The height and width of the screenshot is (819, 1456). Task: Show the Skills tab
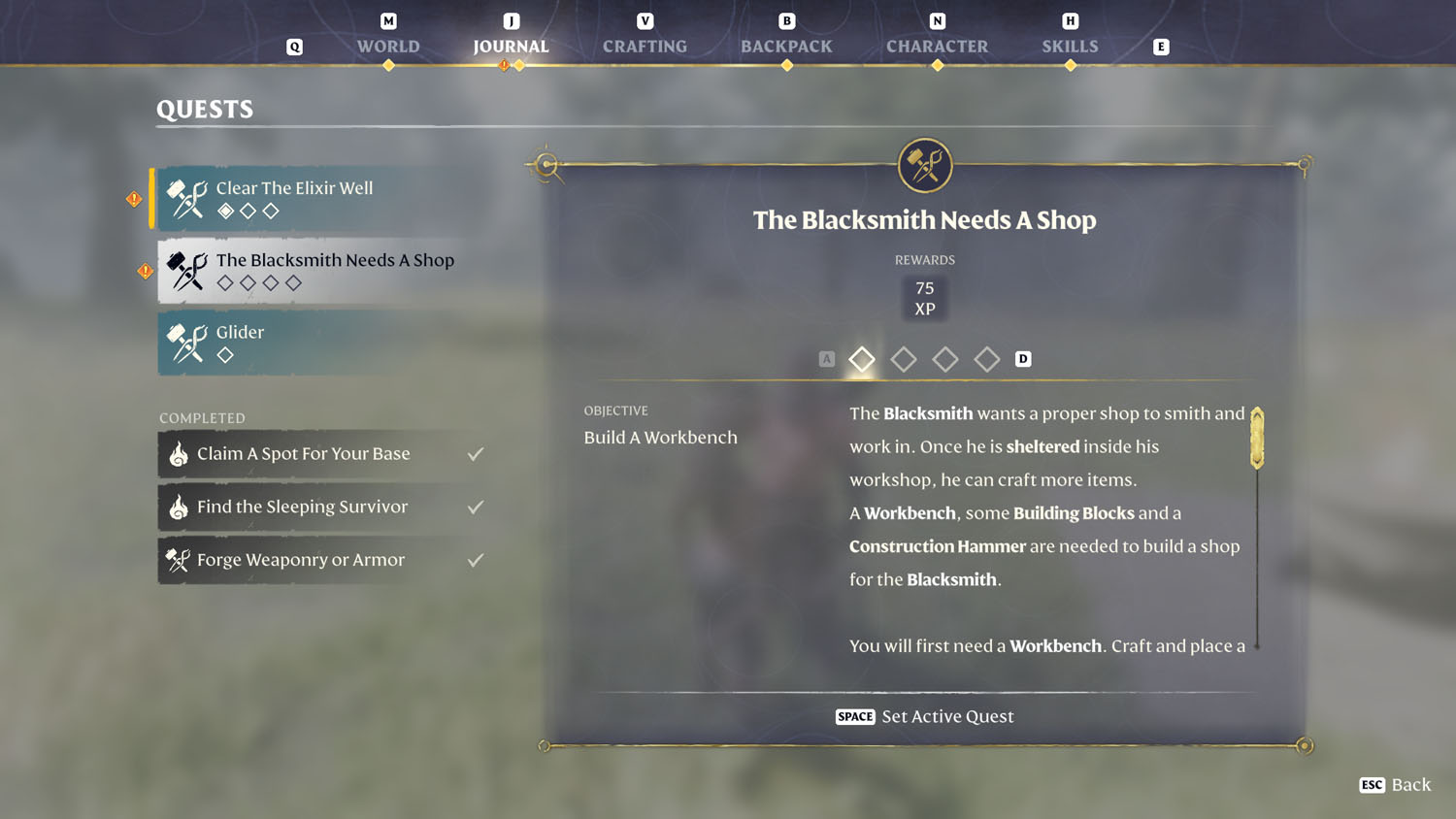click(1070, 46)
